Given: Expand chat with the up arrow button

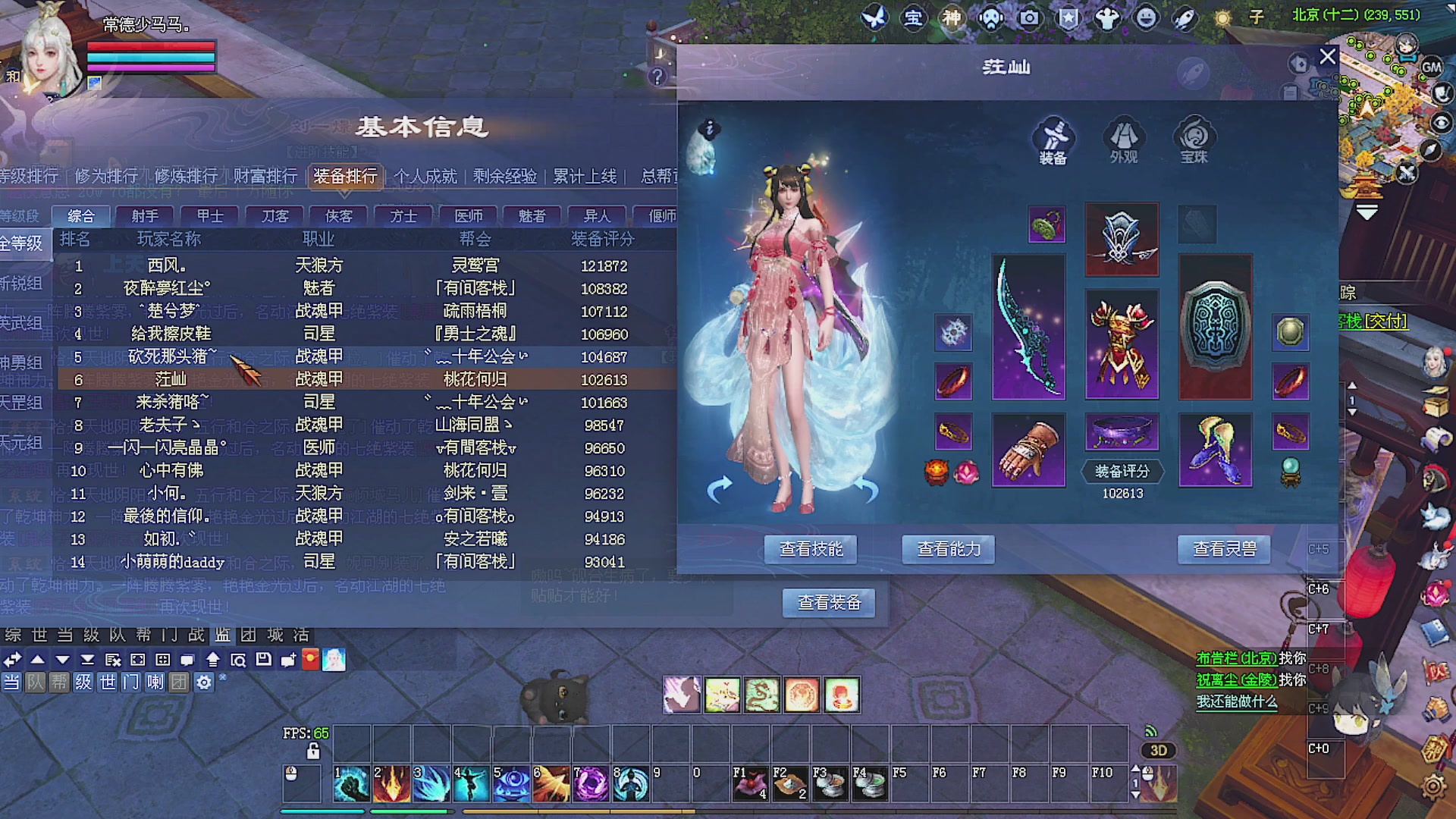Looking at the screenshot, I should coord(38,661).
